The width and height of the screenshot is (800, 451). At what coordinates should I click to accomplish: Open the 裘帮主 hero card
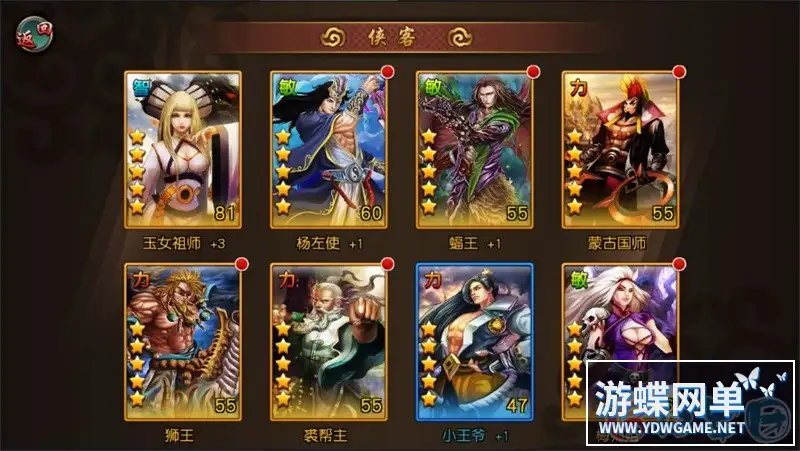coord(329,342)
